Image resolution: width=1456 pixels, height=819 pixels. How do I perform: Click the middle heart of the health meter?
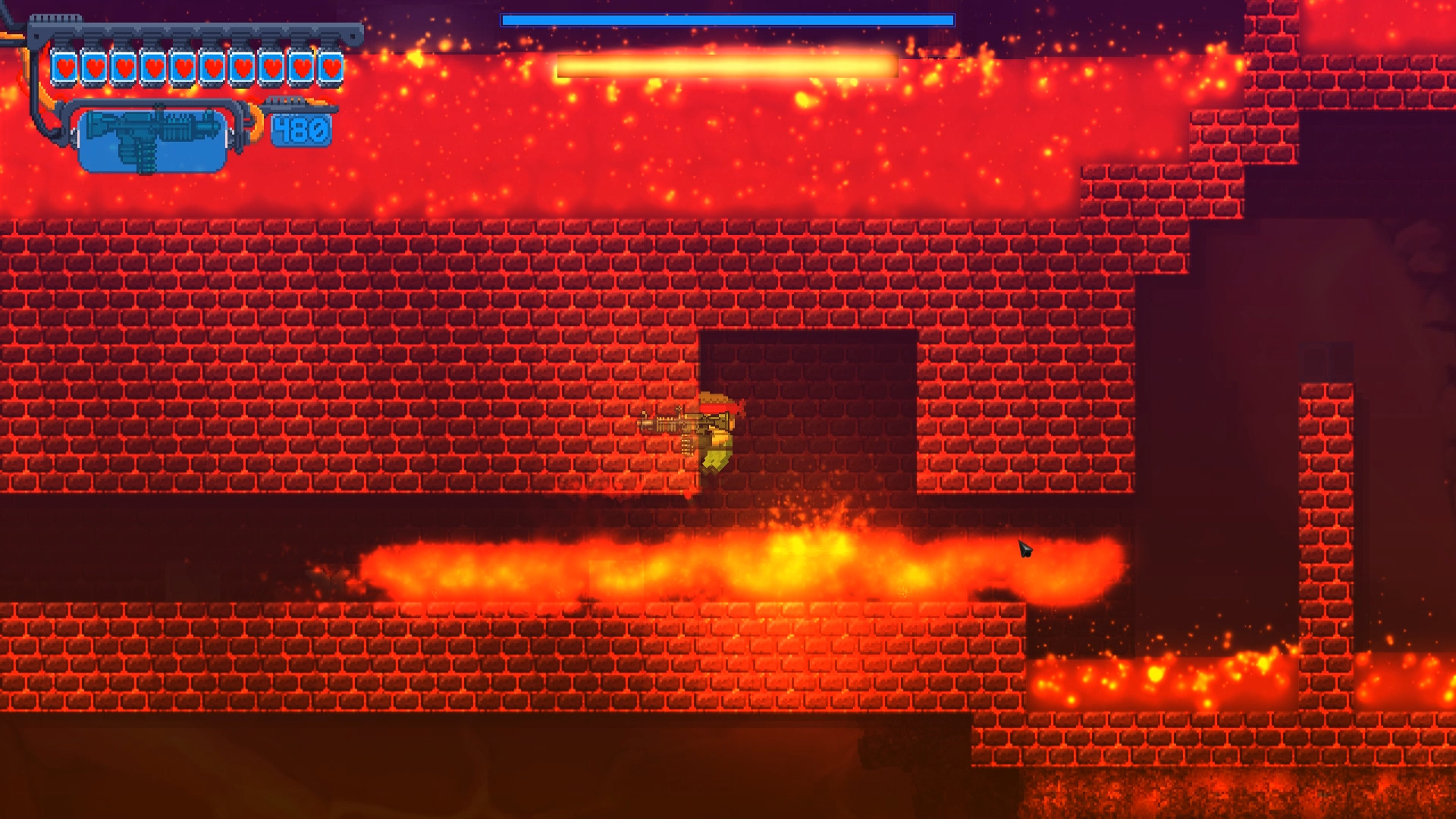197,67
